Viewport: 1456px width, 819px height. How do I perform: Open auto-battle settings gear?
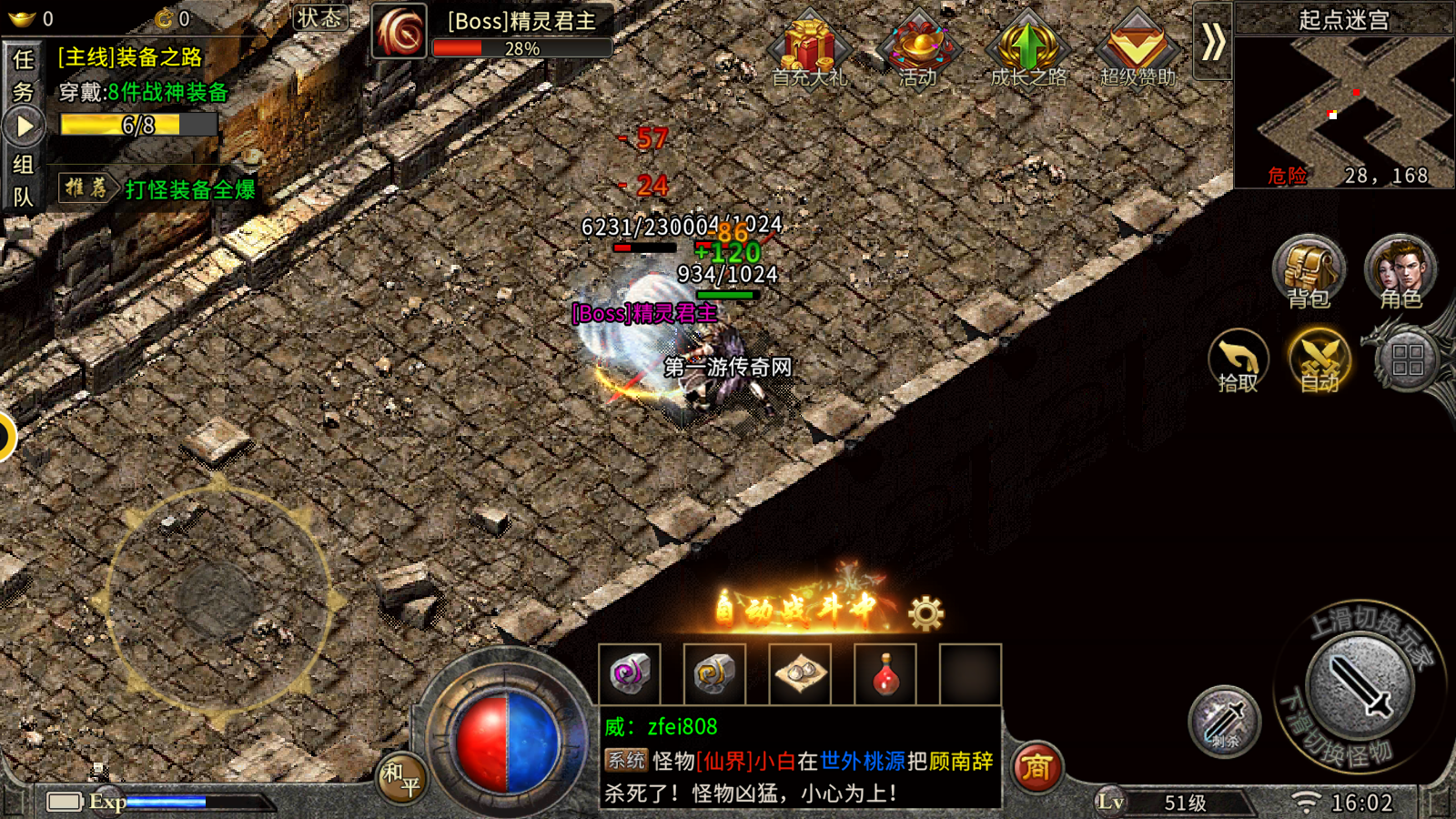click(x=926, y=613)
